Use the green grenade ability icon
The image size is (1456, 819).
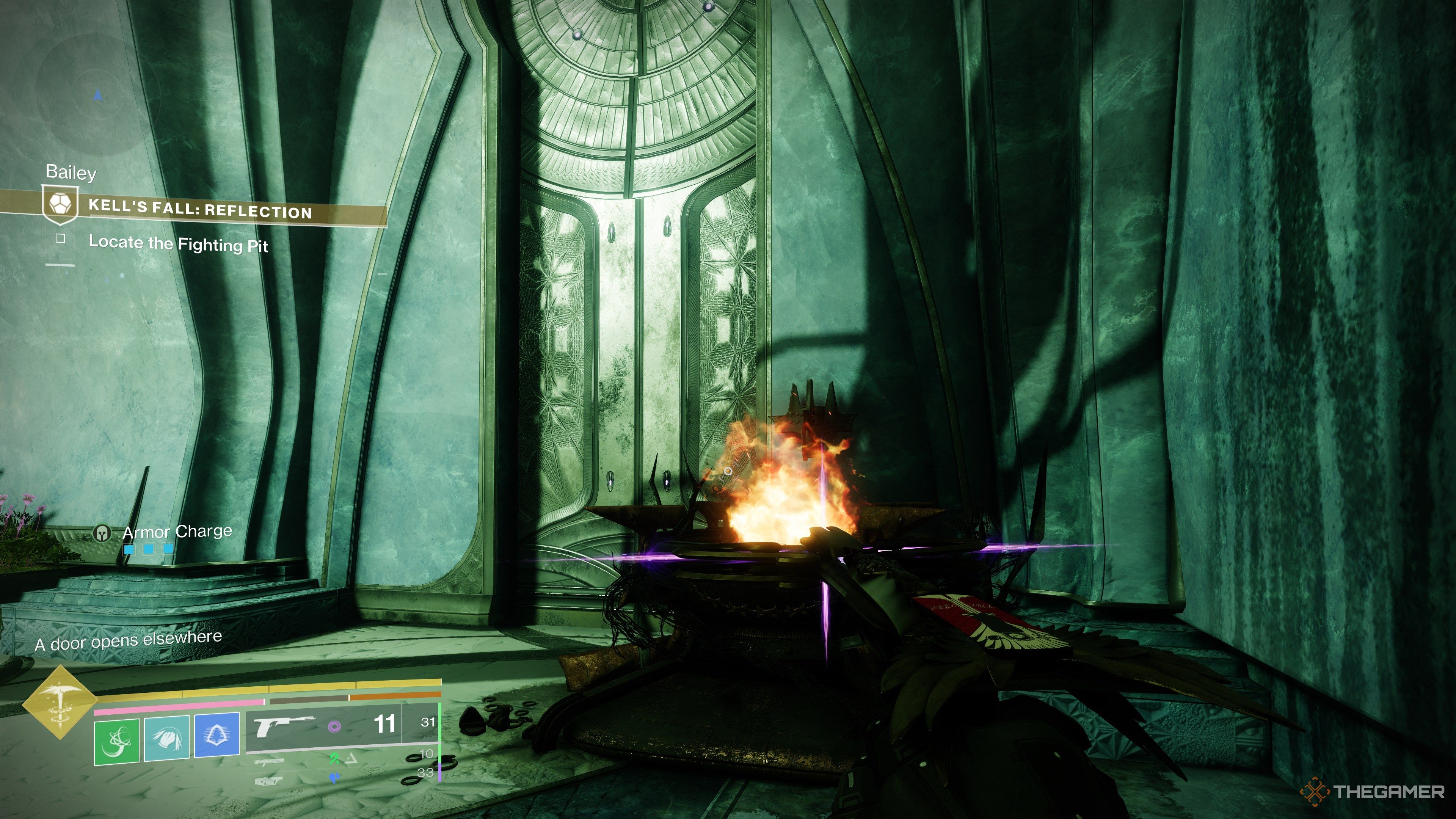tap(116, 741)
